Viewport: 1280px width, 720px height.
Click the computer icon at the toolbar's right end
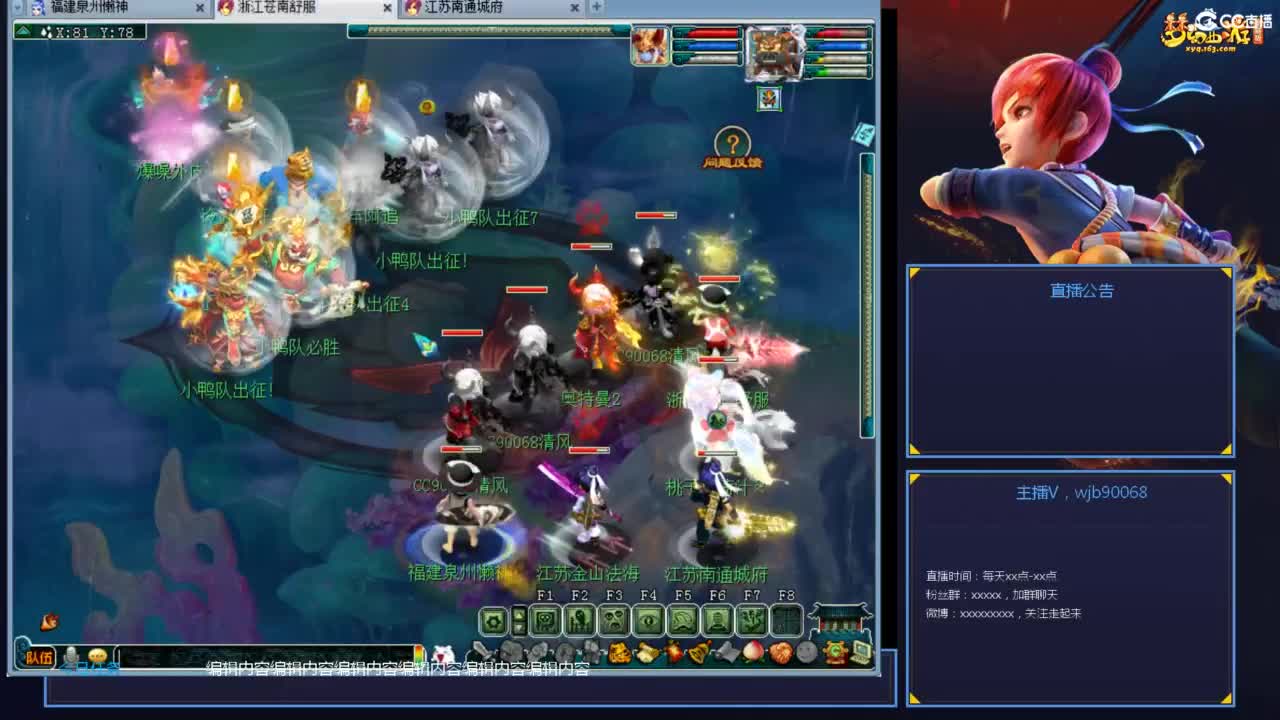coord(859,650)
